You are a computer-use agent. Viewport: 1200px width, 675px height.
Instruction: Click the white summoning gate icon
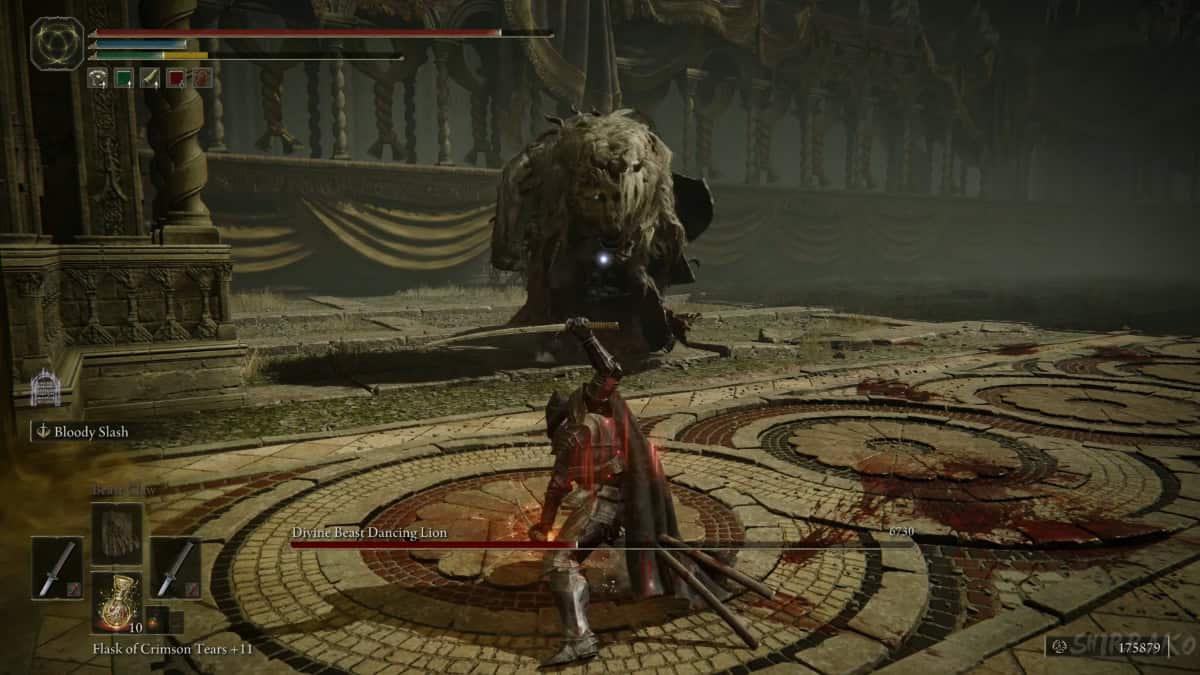point(45,388)
